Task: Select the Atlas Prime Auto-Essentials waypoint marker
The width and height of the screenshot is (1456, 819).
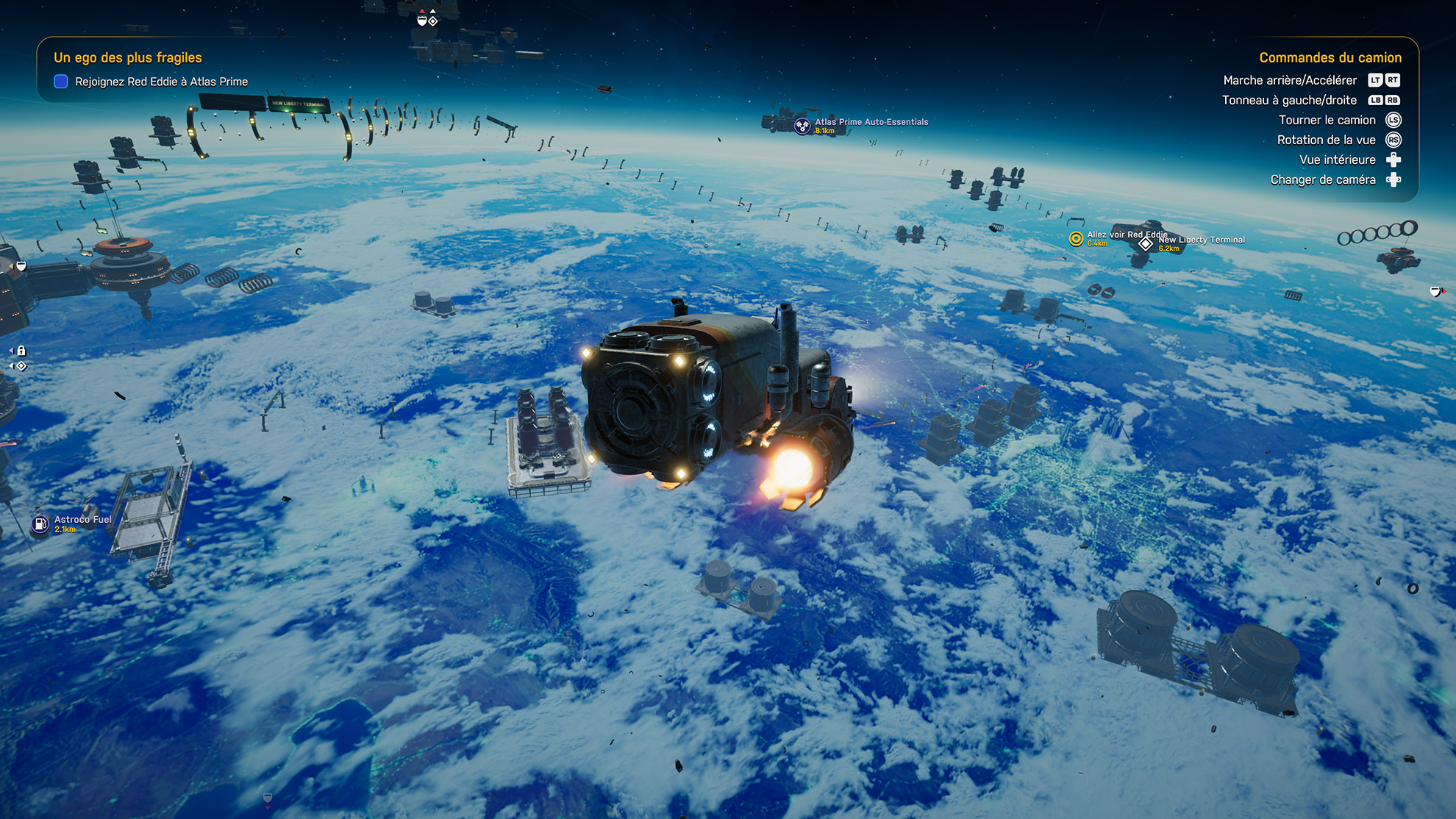Action: 802,126
